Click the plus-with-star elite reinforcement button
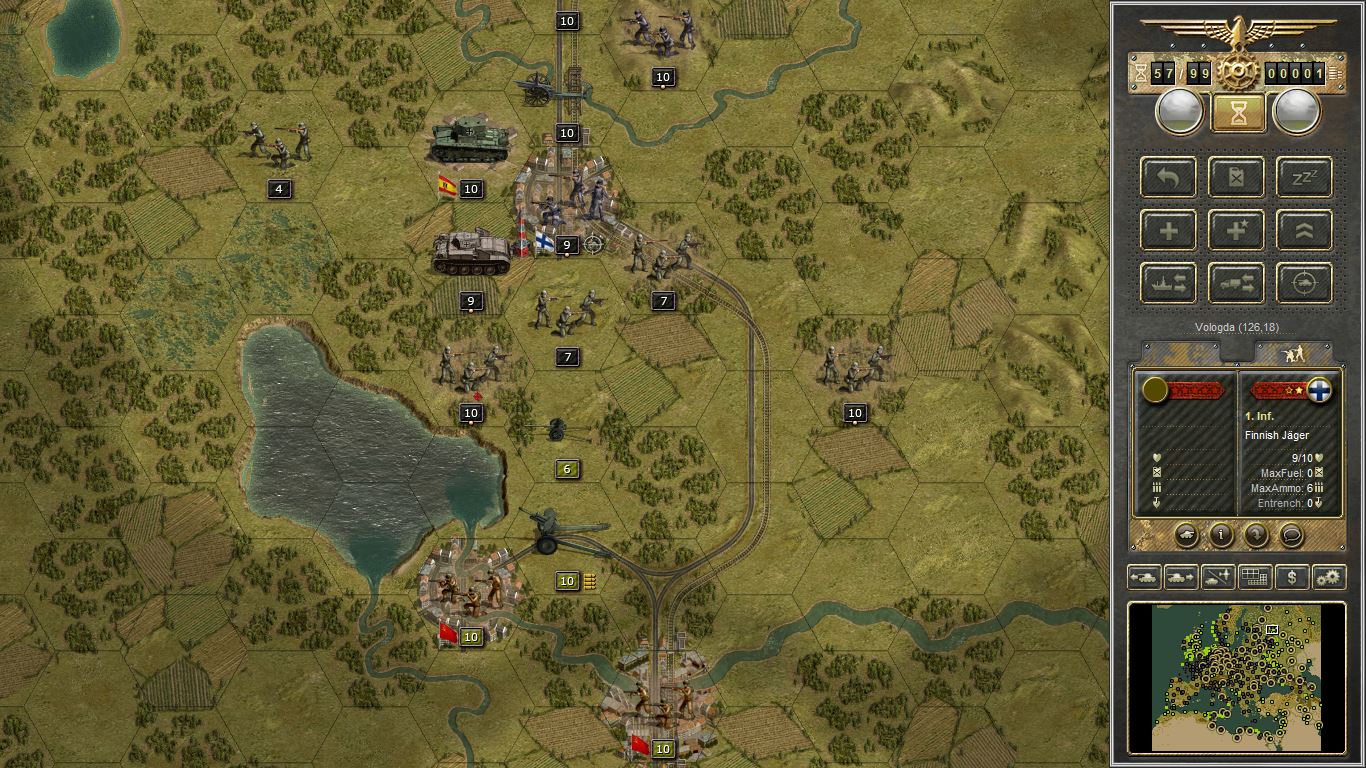1366x768 pixels. [1237, 231]
